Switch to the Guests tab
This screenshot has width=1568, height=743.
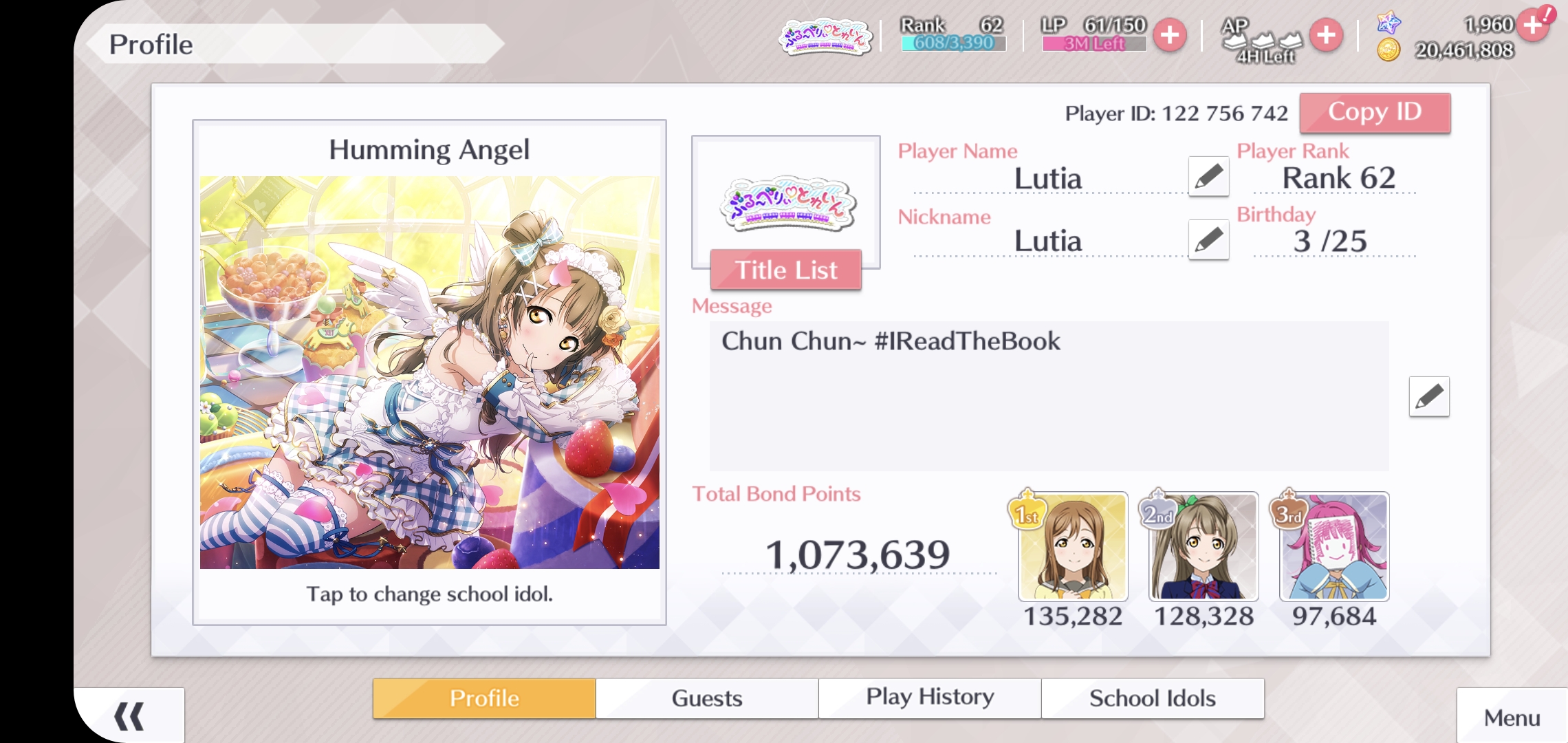pos(707,698)
